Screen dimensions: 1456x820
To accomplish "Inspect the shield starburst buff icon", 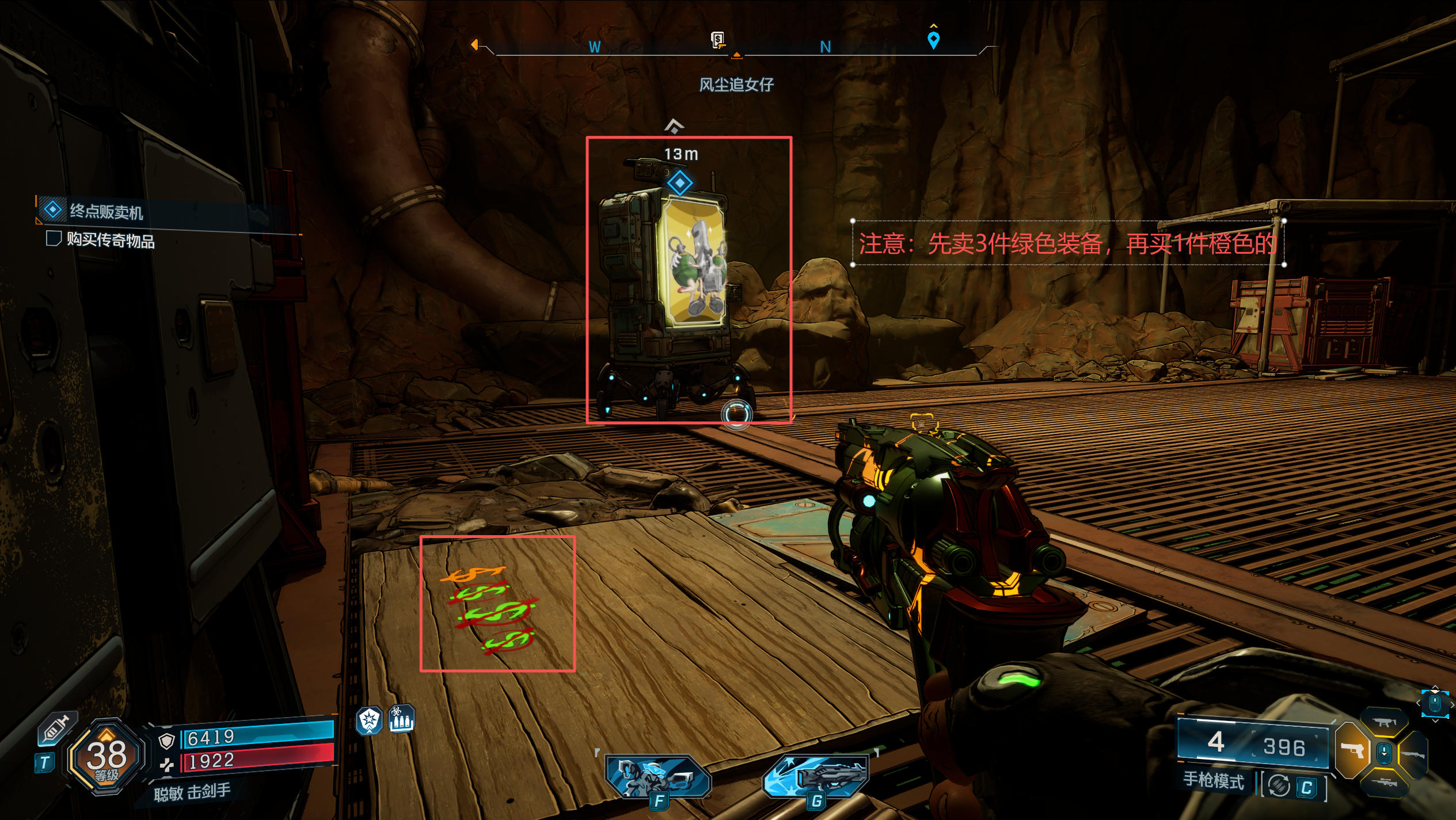I will click(369, 720).
